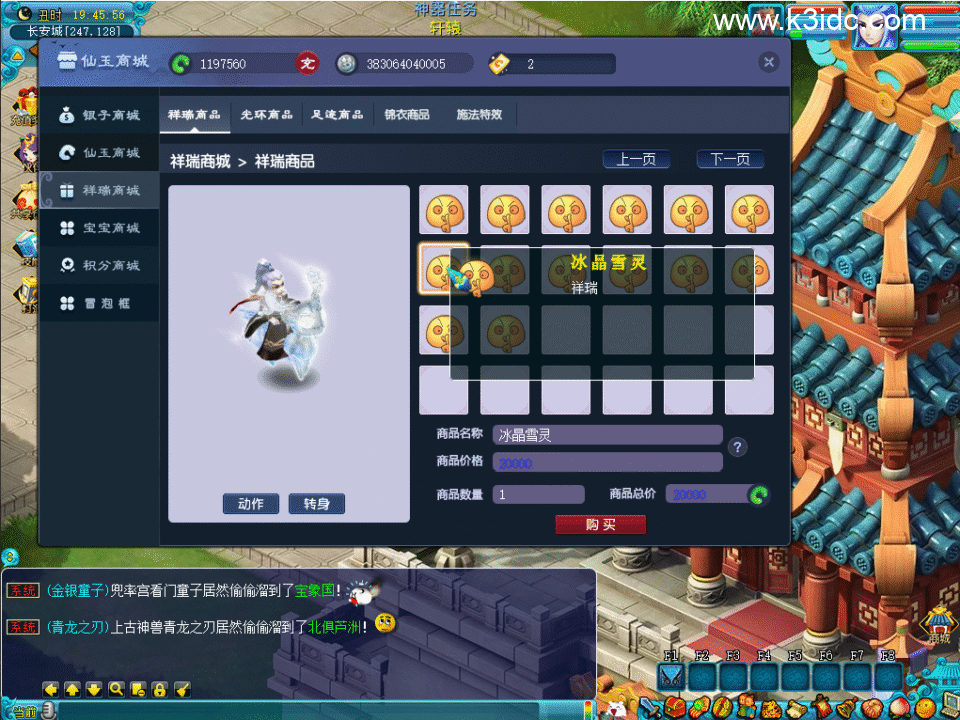Choose the 冒泡框 sidebar entry
This screenshot has width=960, height=720.
click(x=100, y=303)
